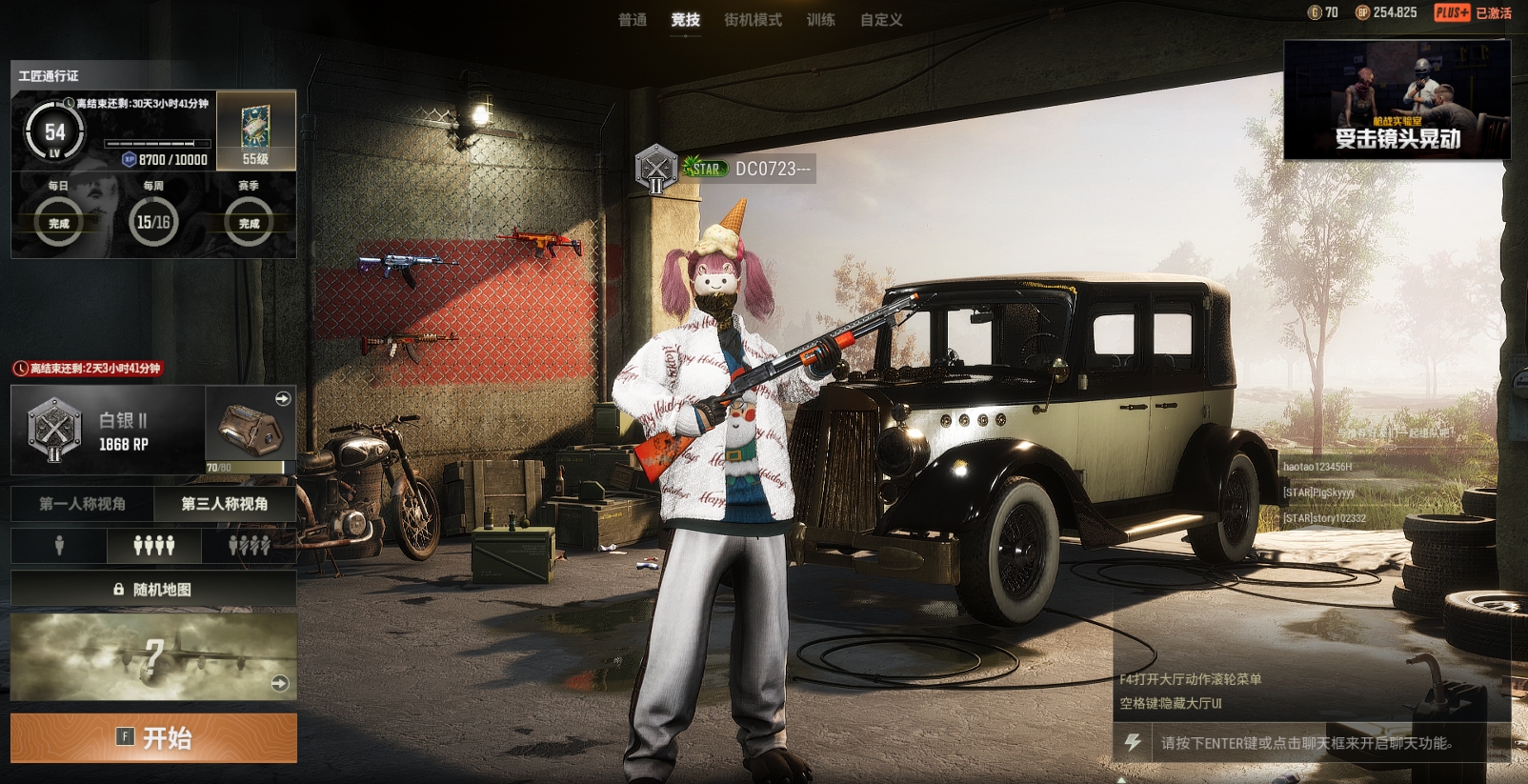Select solo single-player team size

(x=59, y=546)
